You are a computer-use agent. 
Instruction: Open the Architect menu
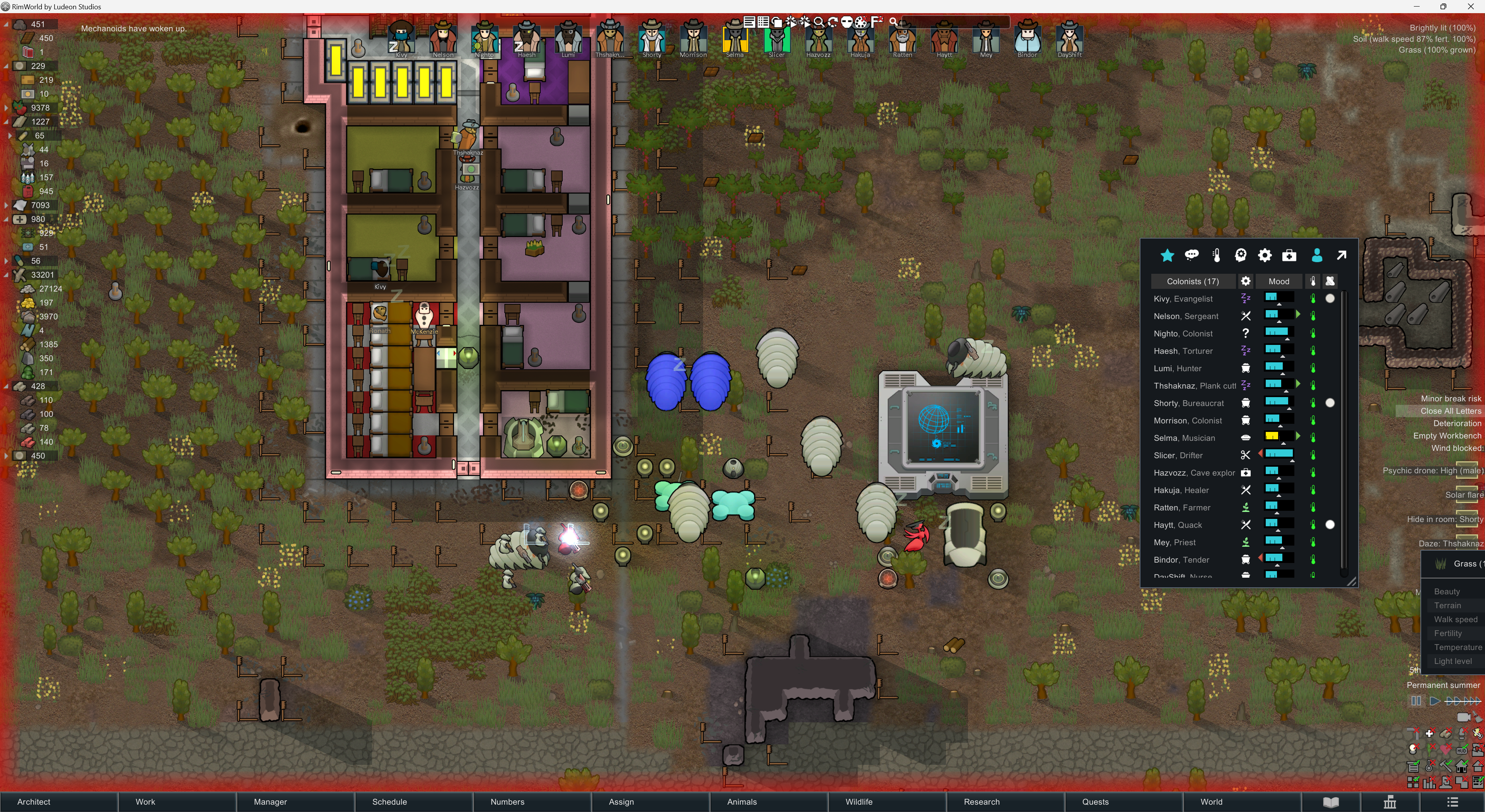[33, 802]
